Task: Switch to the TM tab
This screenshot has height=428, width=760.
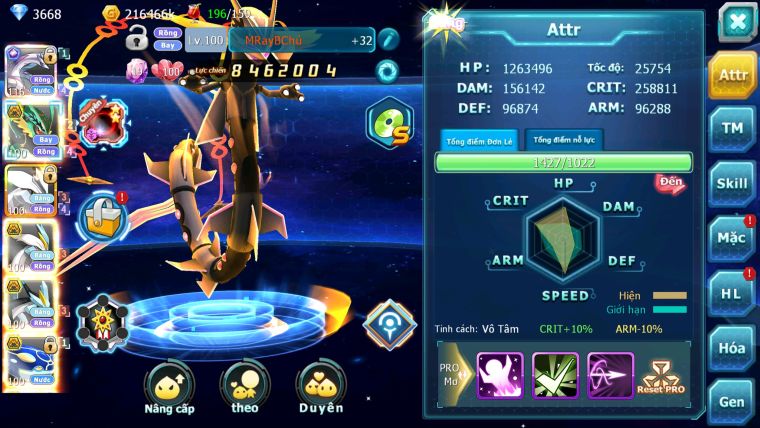Action: pos(732,128)
